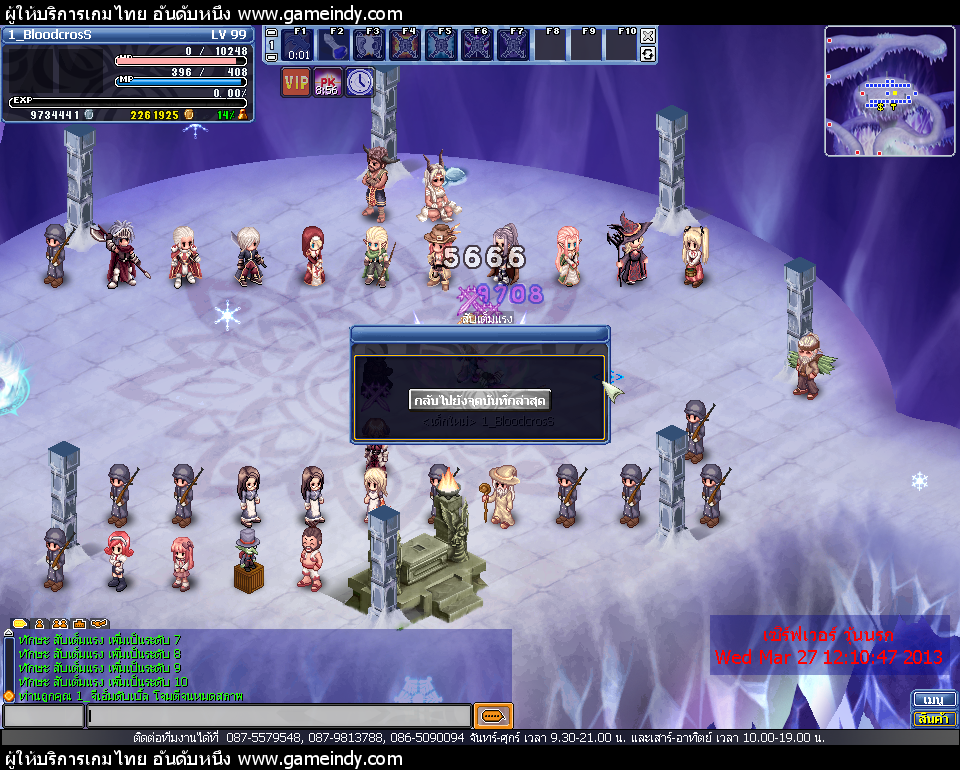This screenshot has height=770, width=960.
Task: Open the clock icon below the hotbar
Action: (x=359, y=82)
